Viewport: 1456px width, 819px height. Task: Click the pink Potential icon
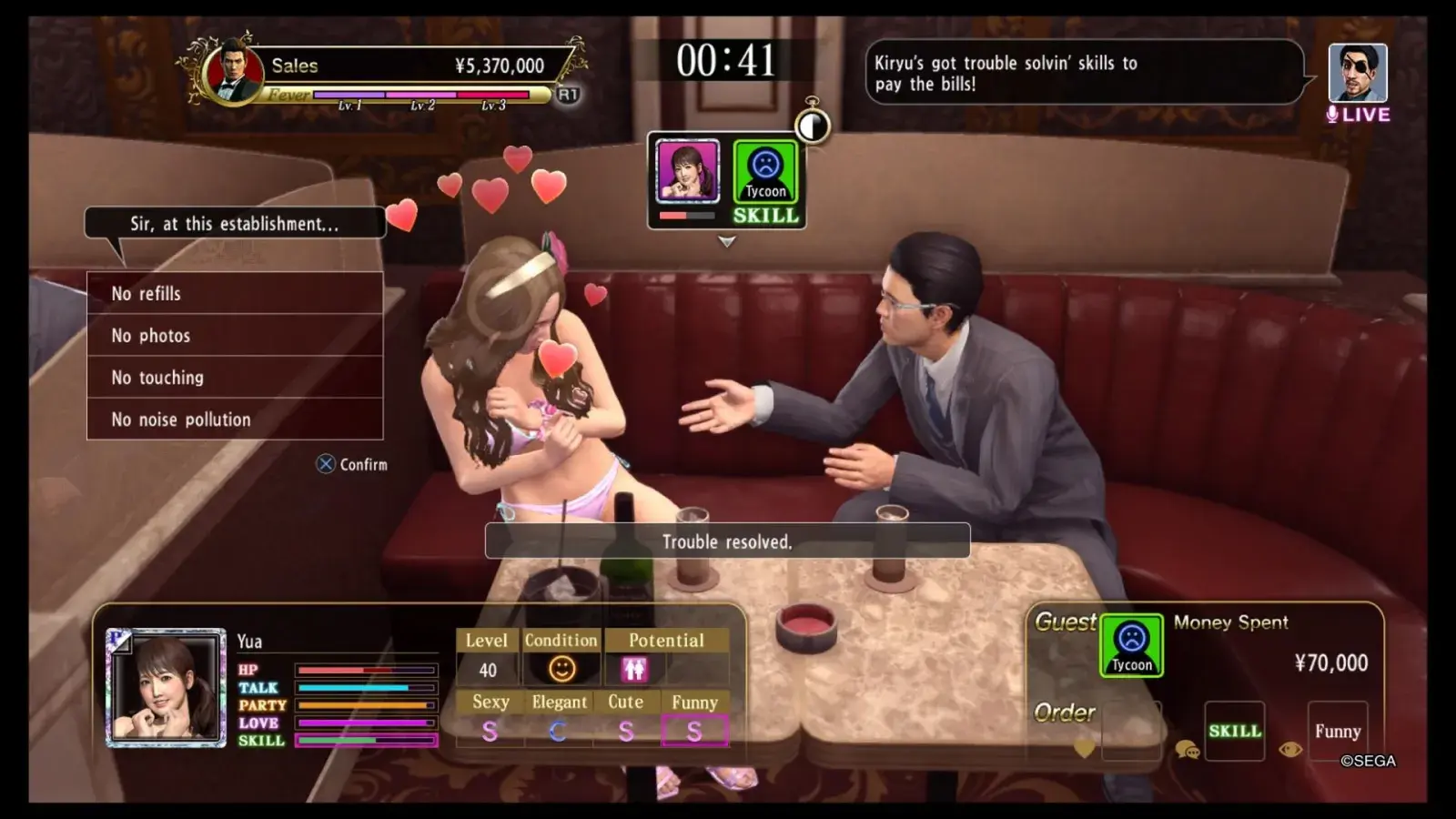click(x=634, y=670)
